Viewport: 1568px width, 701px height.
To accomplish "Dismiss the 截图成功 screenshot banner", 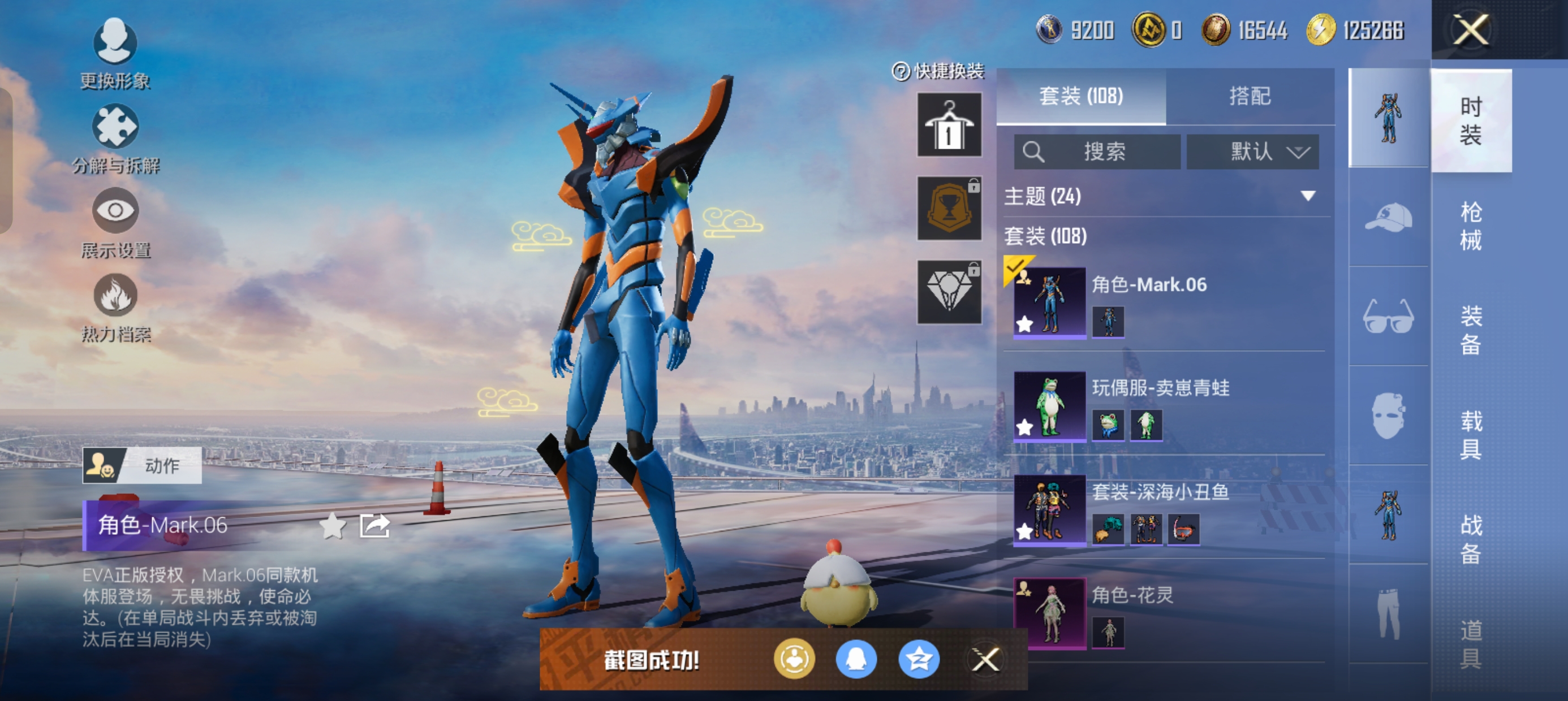I will [985, 659].
